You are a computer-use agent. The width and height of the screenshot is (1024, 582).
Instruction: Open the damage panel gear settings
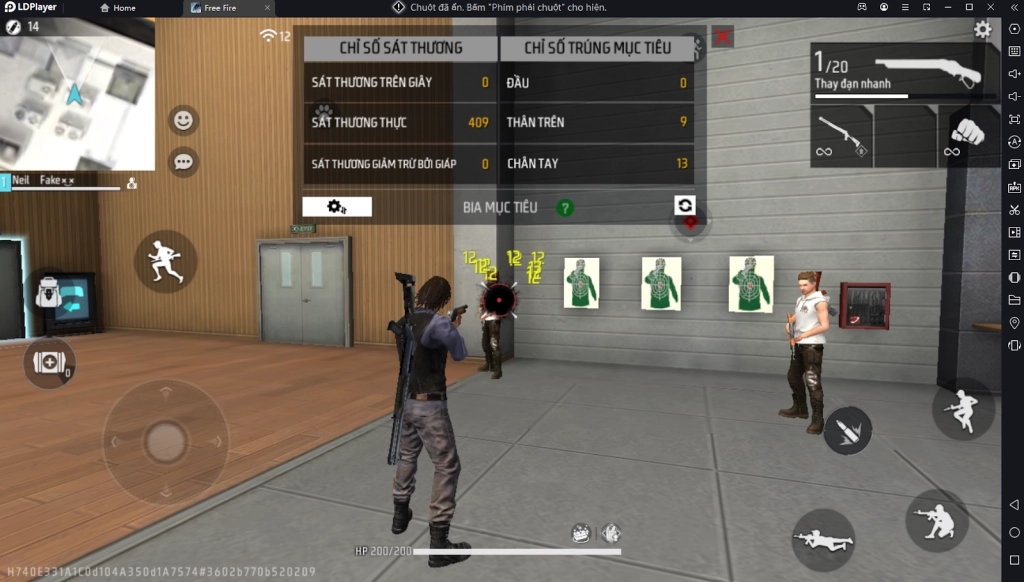tap(337, 207)
